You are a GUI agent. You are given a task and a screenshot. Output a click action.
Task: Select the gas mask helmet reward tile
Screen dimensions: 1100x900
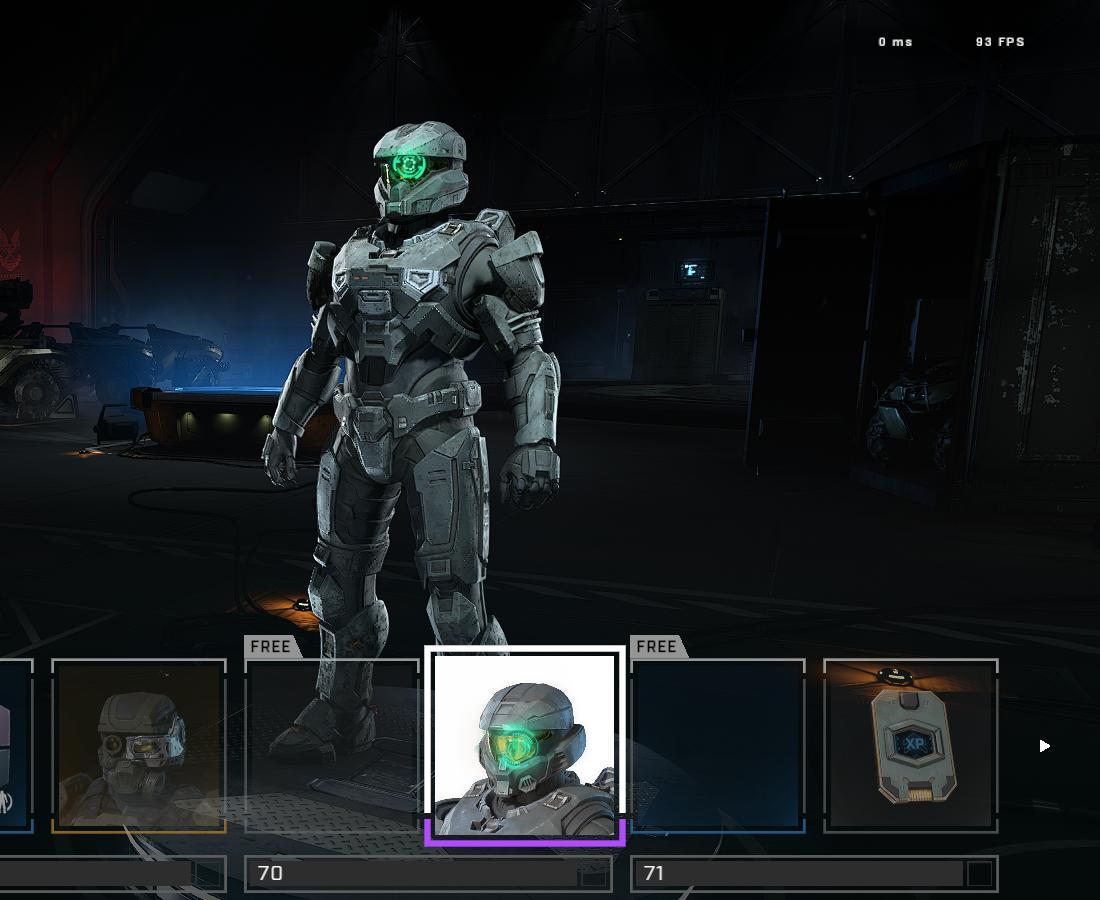coord(139,745)
